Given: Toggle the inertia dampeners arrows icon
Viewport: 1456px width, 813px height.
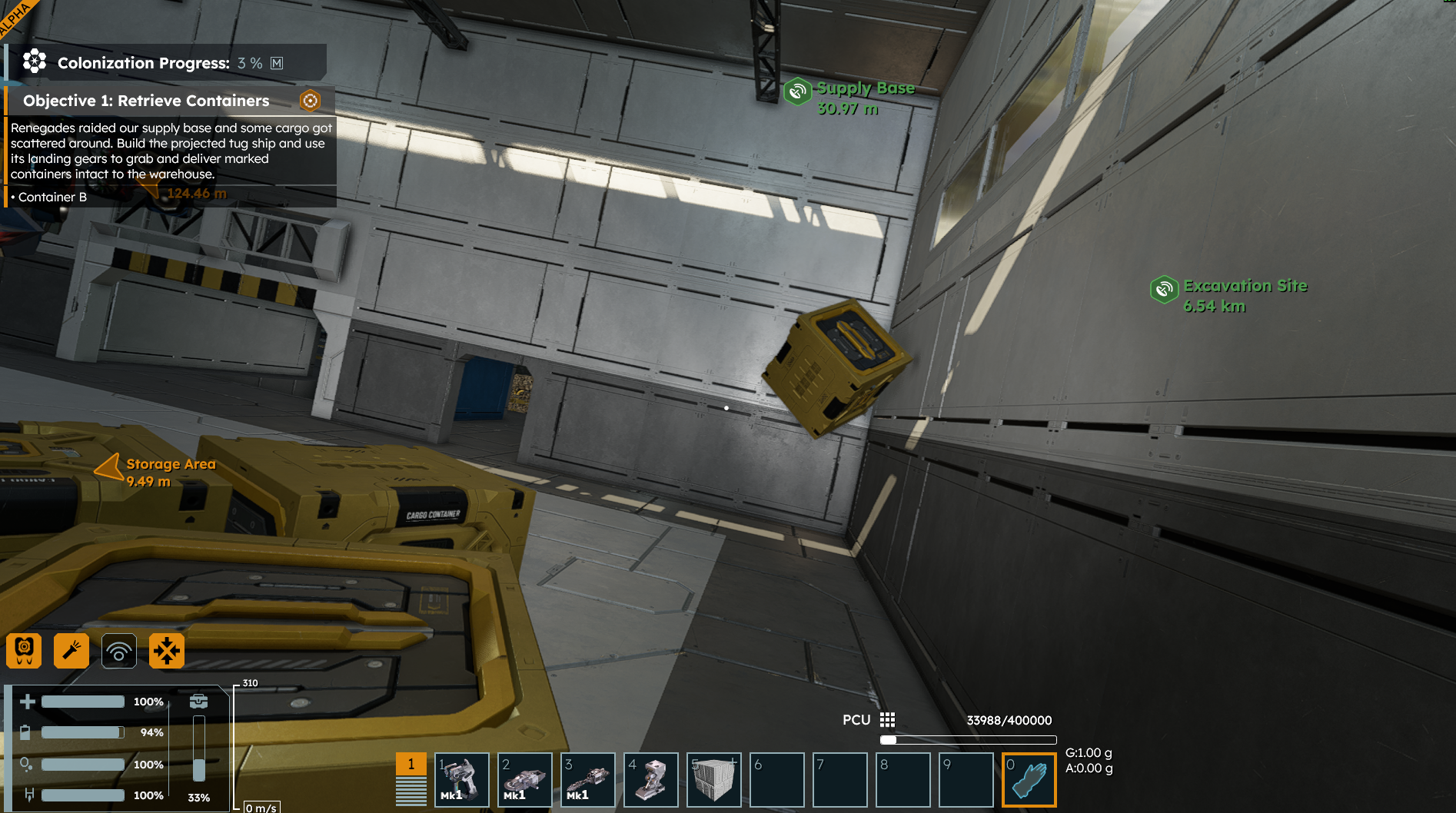Looking at the screenshot, I should 167,651.
